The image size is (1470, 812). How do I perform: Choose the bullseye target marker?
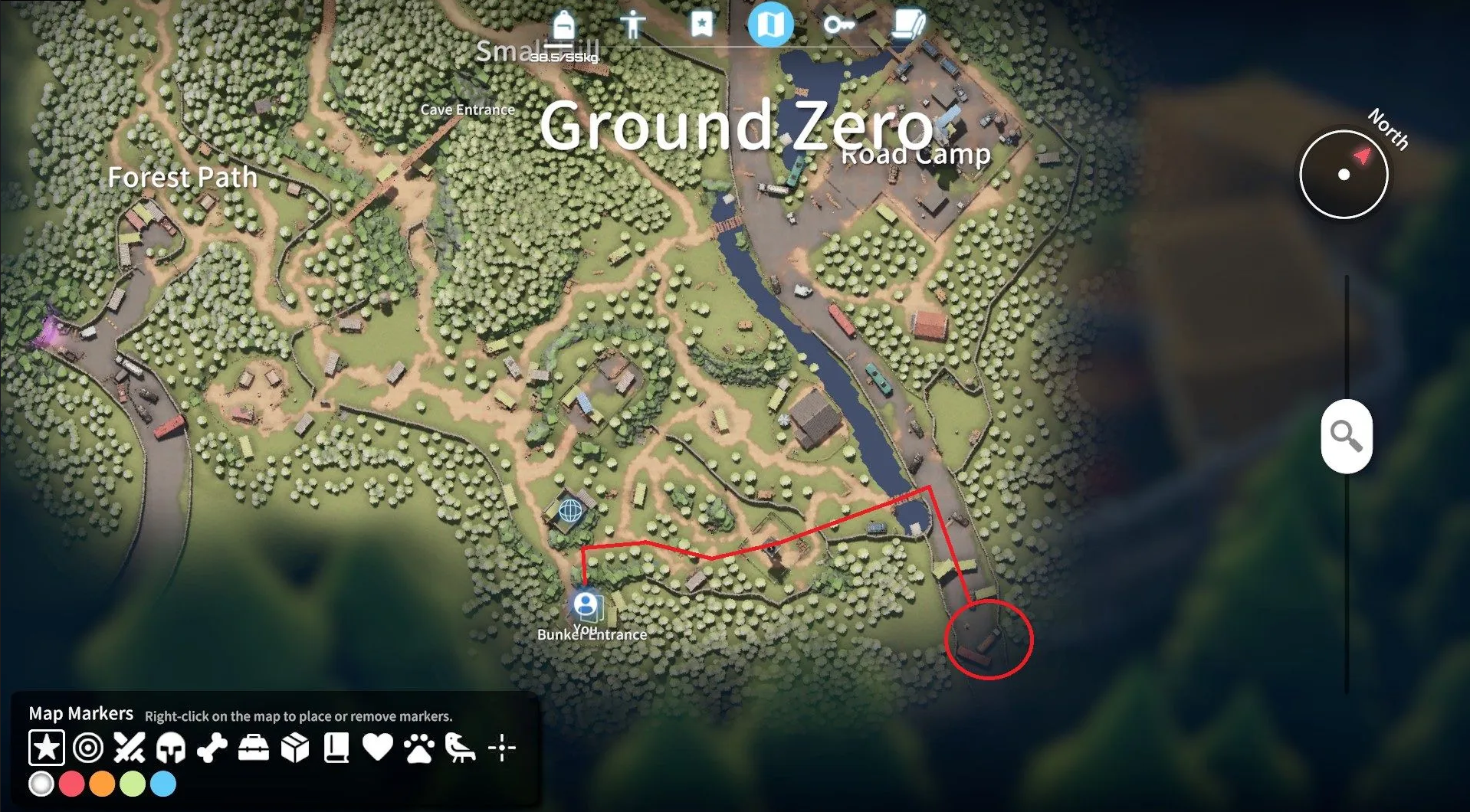click(88, 748)
